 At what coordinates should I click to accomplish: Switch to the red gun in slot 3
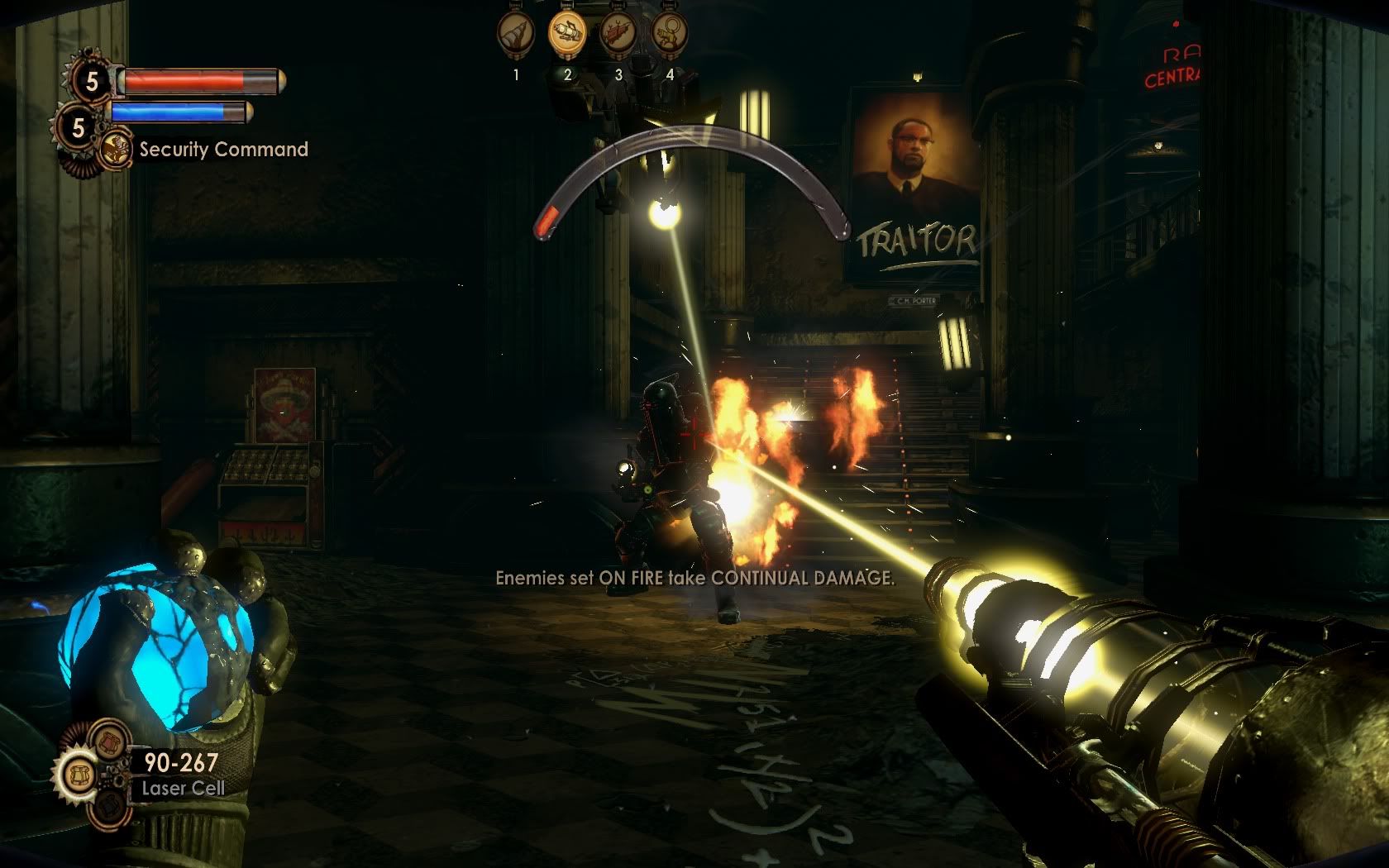[x=618, y=36]
